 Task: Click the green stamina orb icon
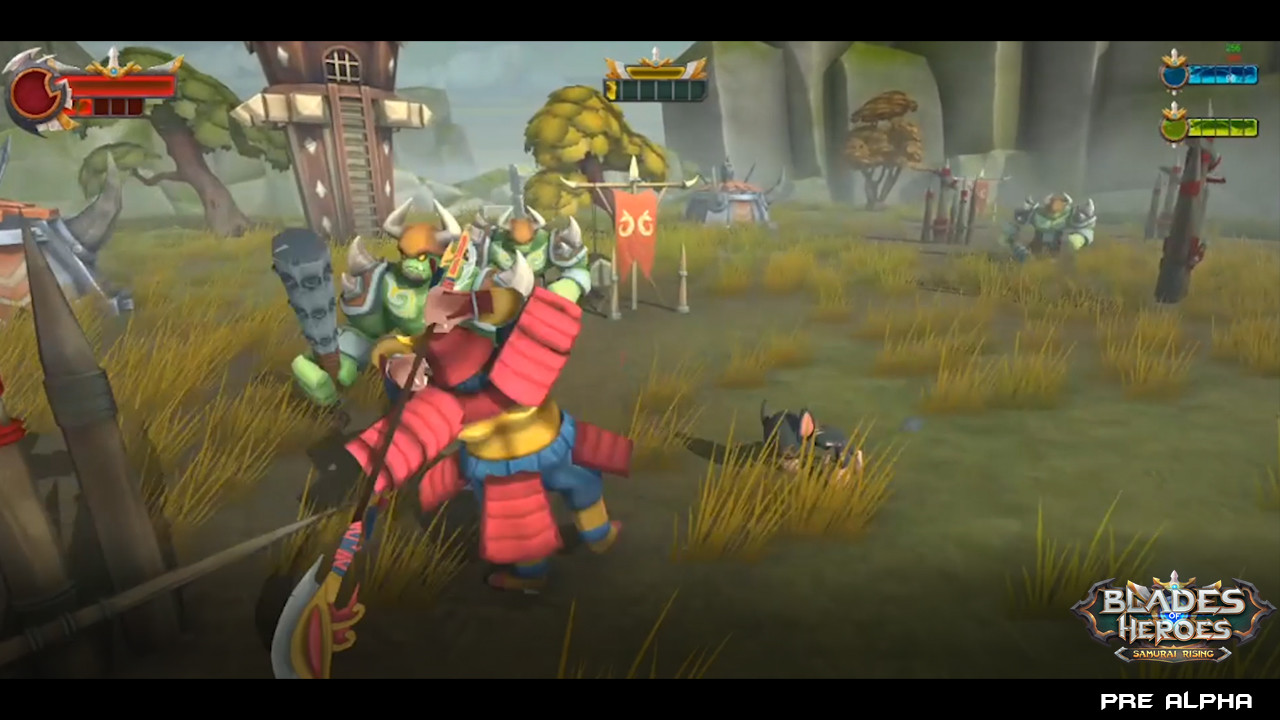click(x=1174, y=126)
